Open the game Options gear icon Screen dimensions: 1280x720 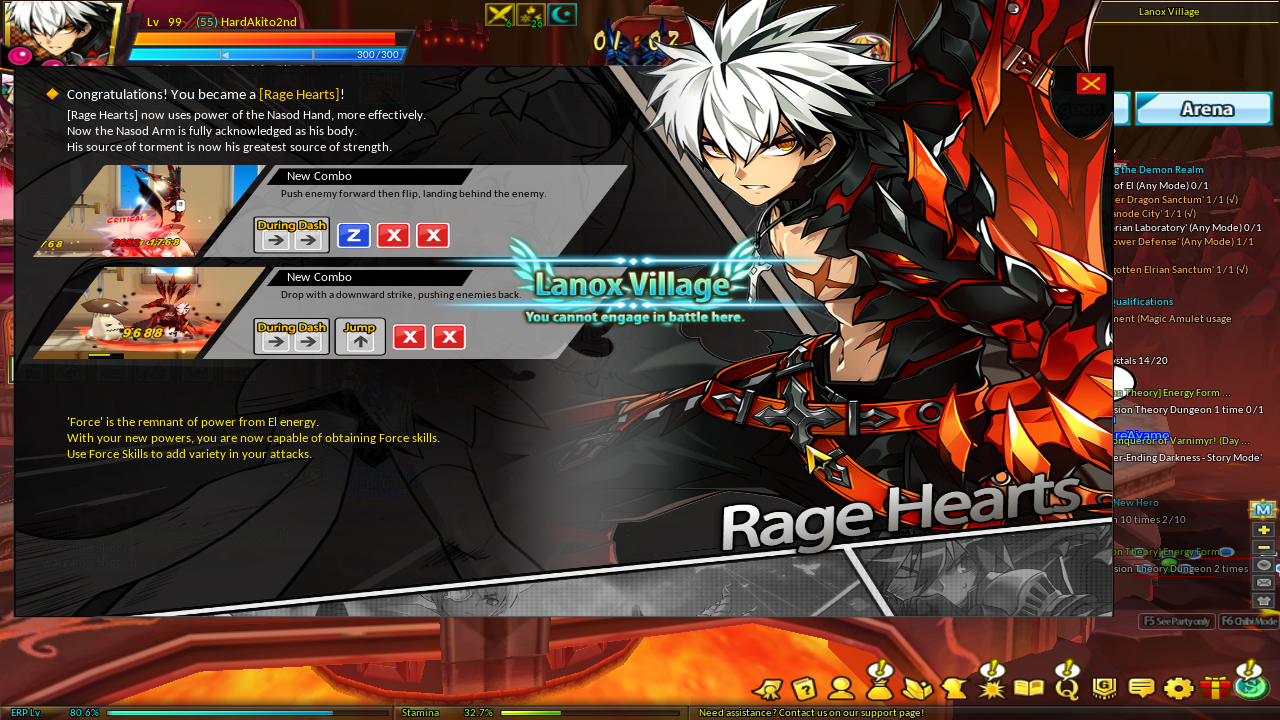point(1178,688)
